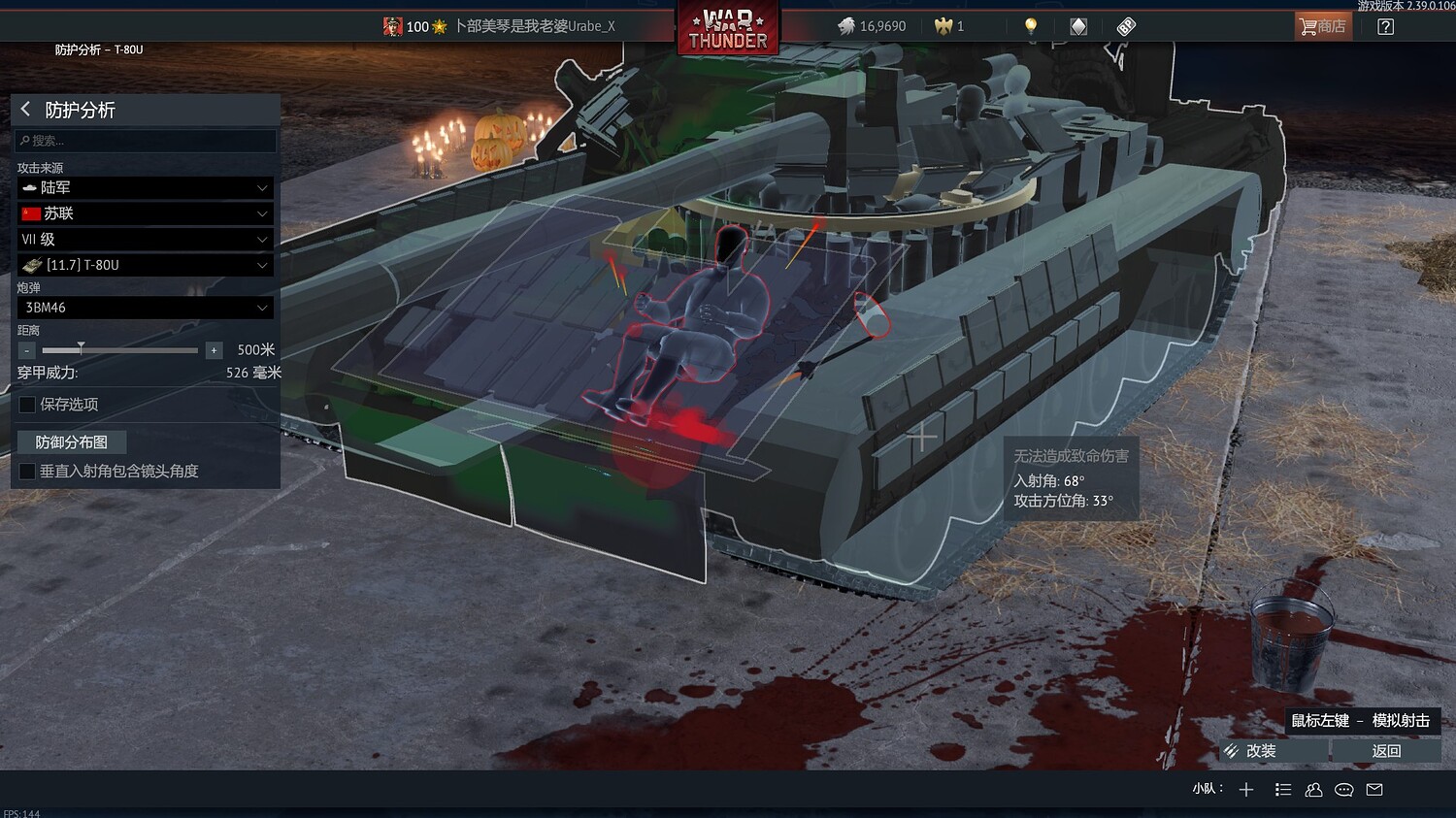Open the 3BM46 shell selection dropdown
The image size is (1456, 818).
click(x=144, y=308)
